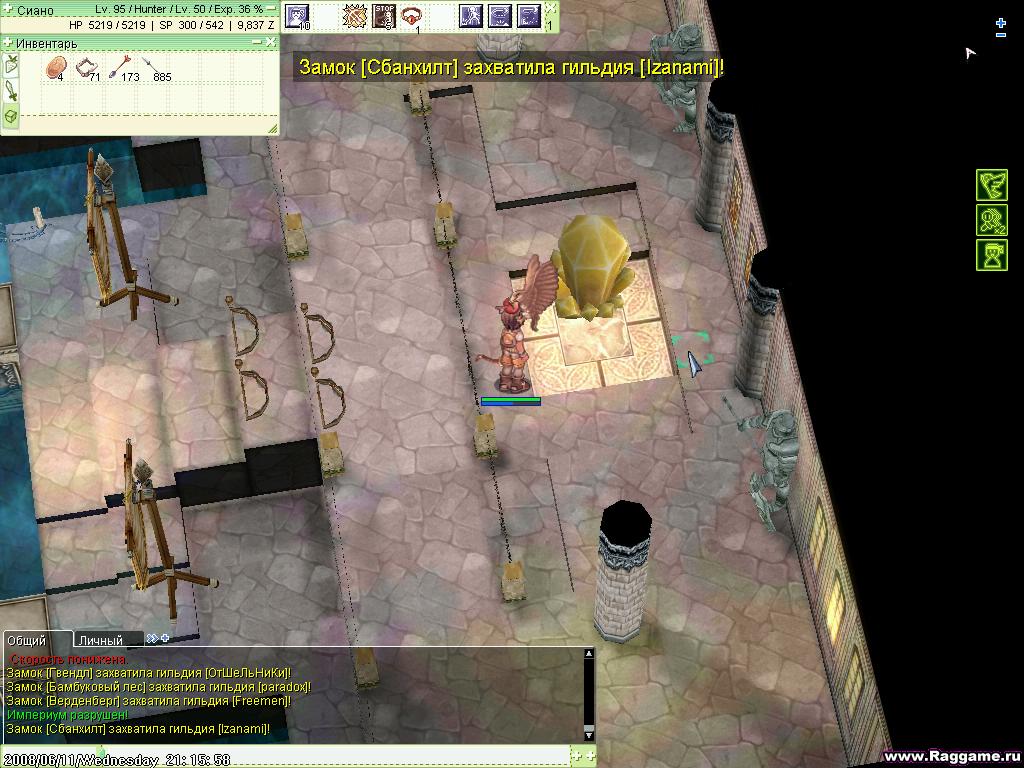Click the falcon status icon
The image size is (1024, 768).
(x=991, y=185)
